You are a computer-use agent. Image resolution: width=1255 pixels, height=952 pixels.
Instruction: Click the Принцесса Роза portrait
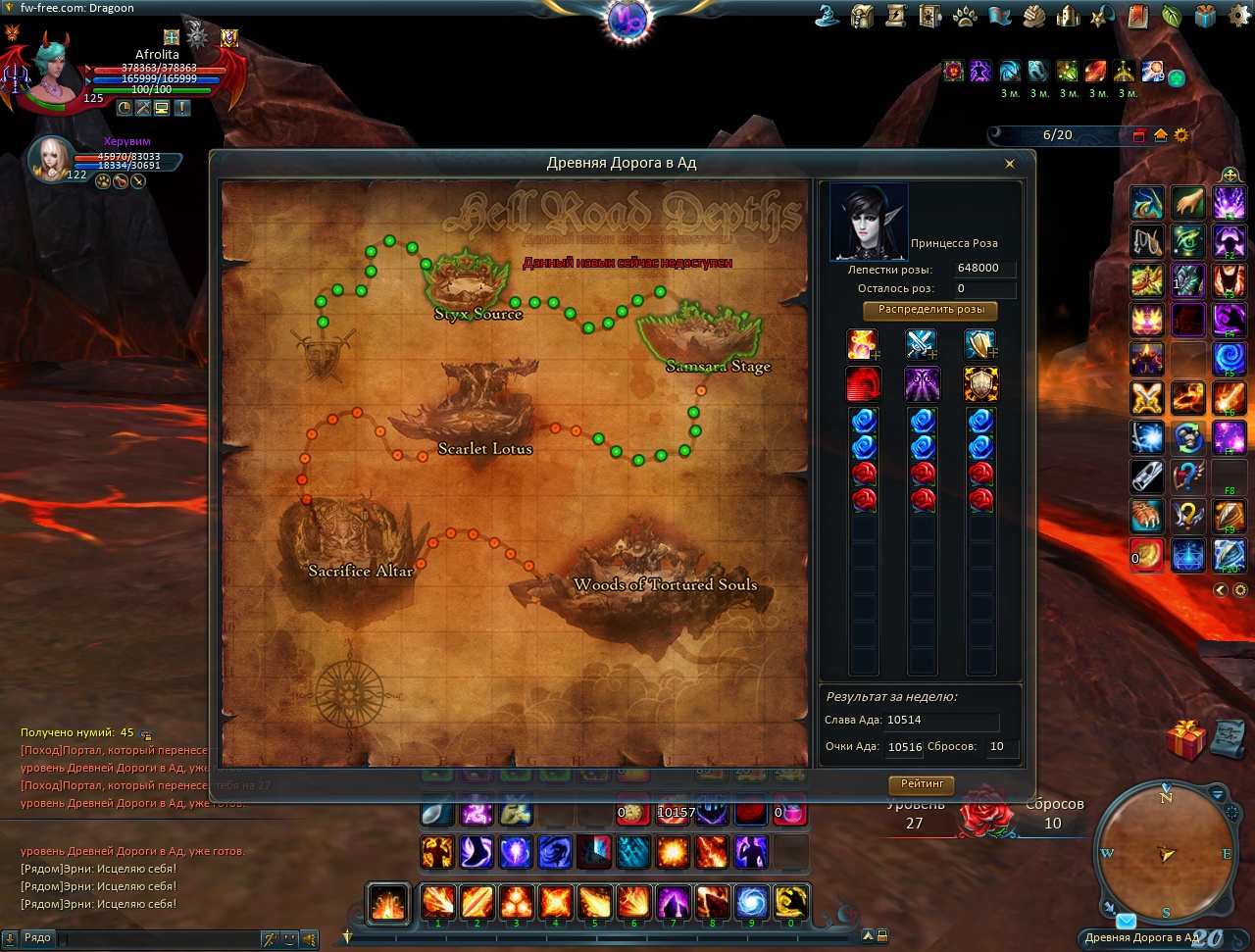(869, 222)
